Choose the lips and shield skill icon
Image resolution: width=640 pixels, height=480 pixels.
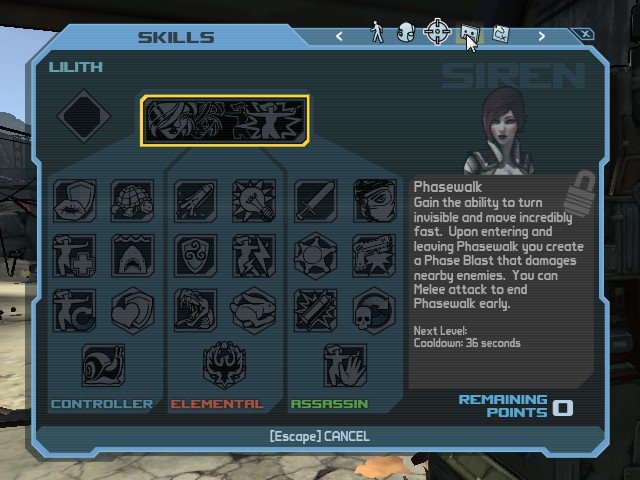click(x=75, y=201)
